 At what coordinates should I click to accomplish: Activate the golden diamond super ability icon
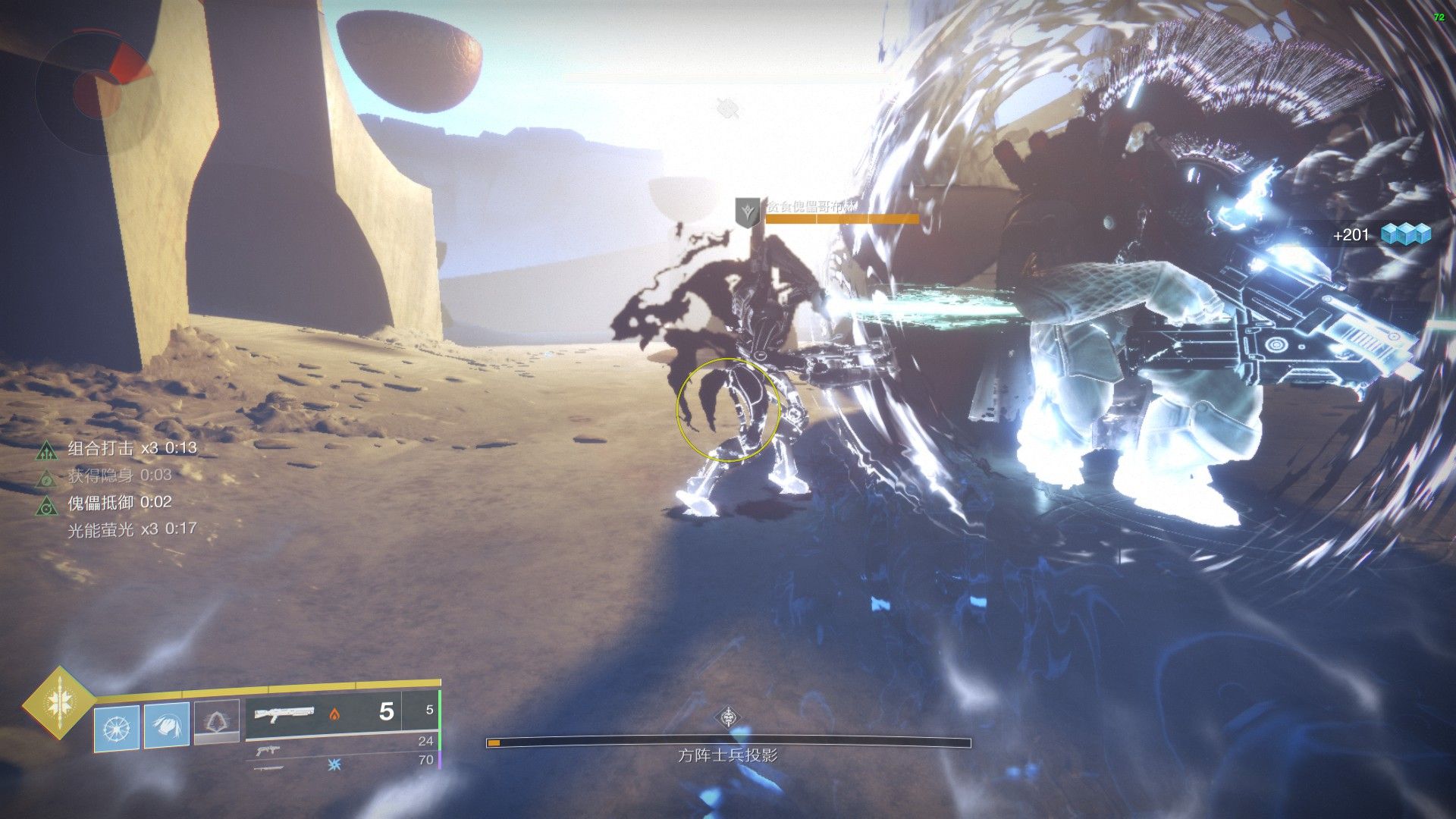coord(58,703)
